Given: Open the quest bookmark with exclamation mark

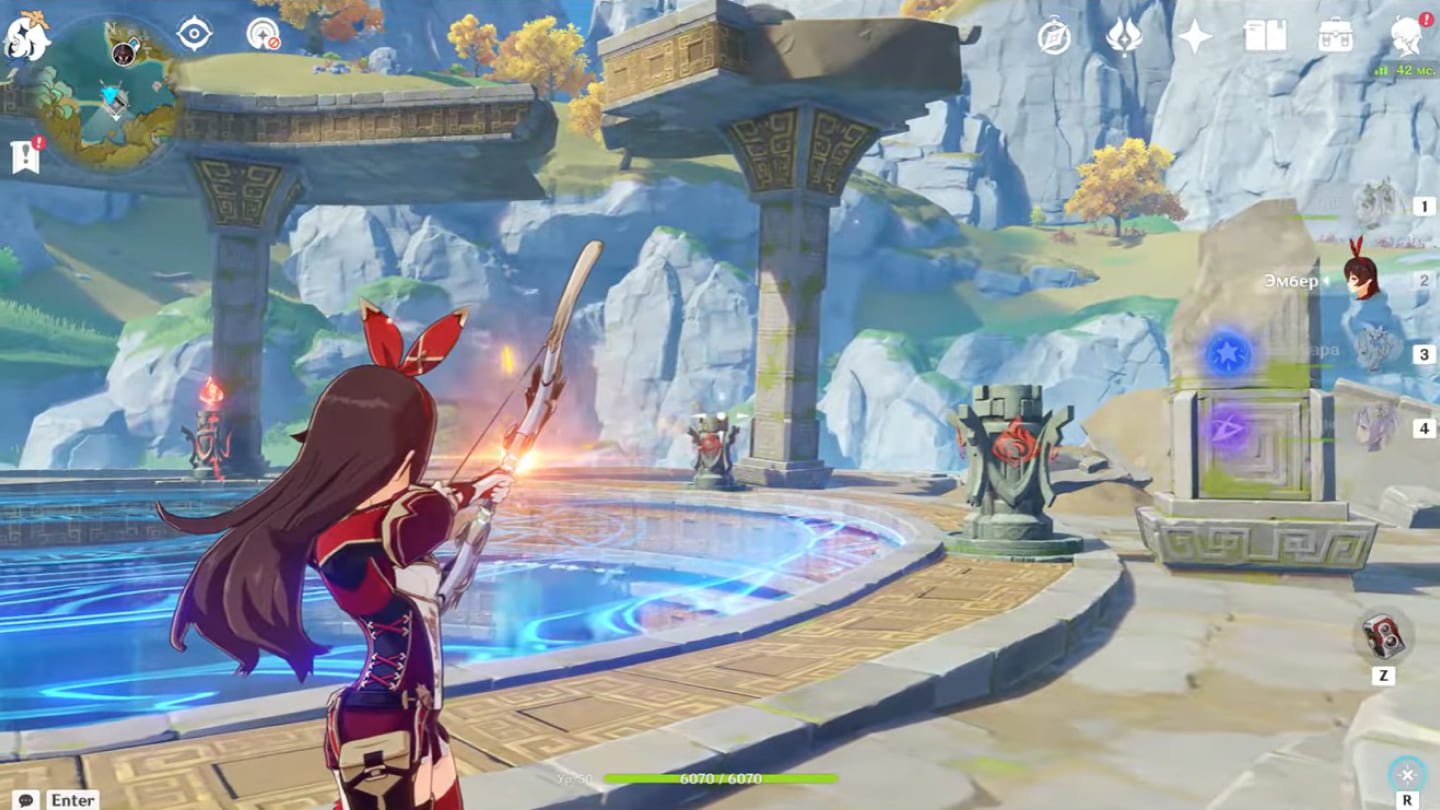Looking at the screenshot, I should tap(26, 157).
